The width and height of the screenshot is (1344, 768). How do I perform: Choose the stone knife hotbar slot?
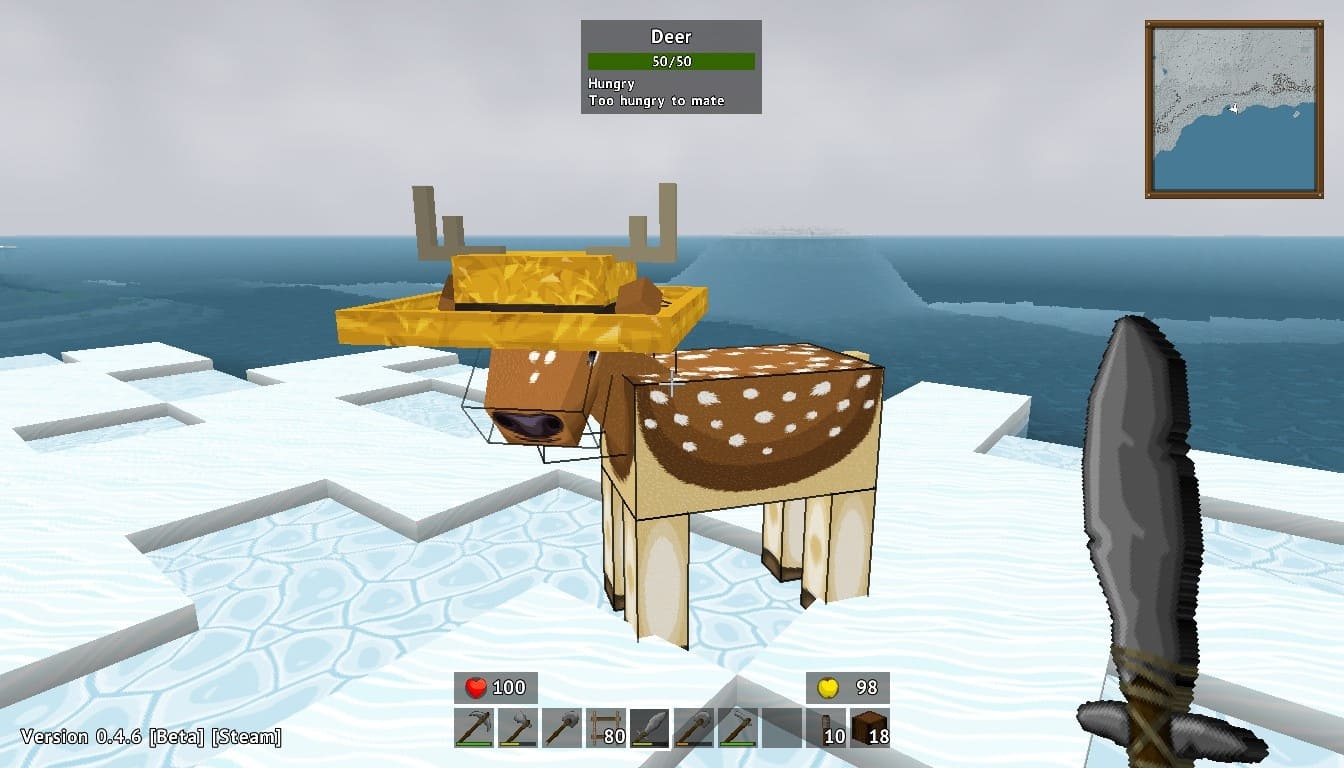tap(650, 727)
